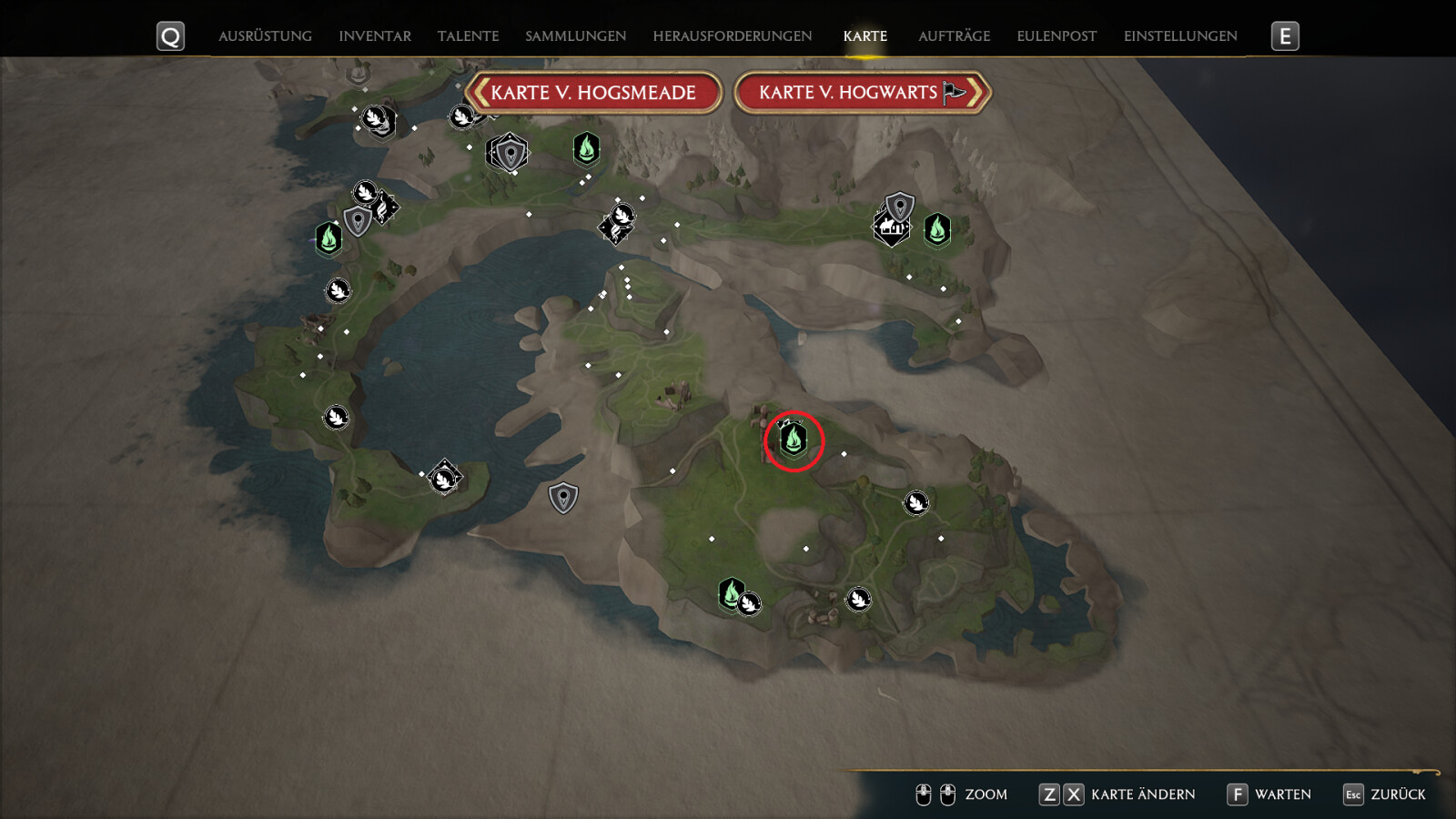Click the Warten option
The image size is (1456, 819).
coord(1269,794)
